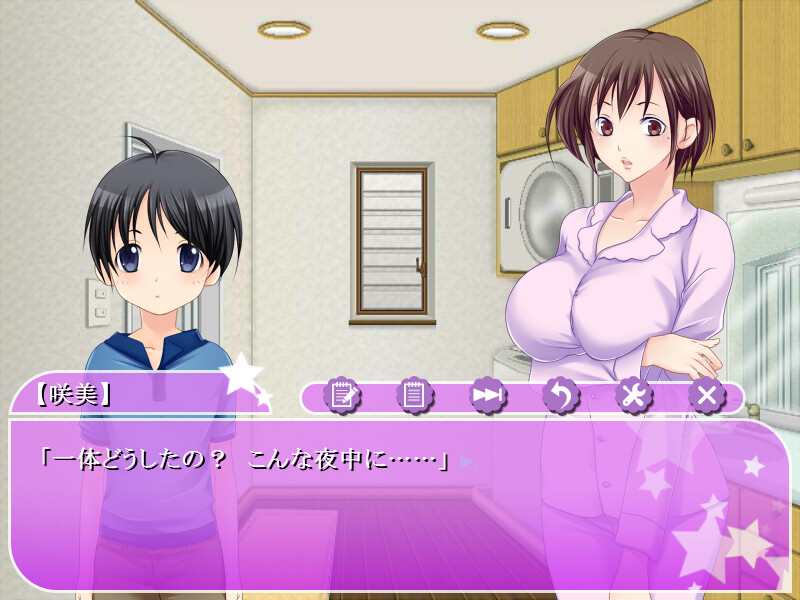Screen dimensions: 800x600
Task: Click the curved return arrow icon
Action: tap(560, 396)
